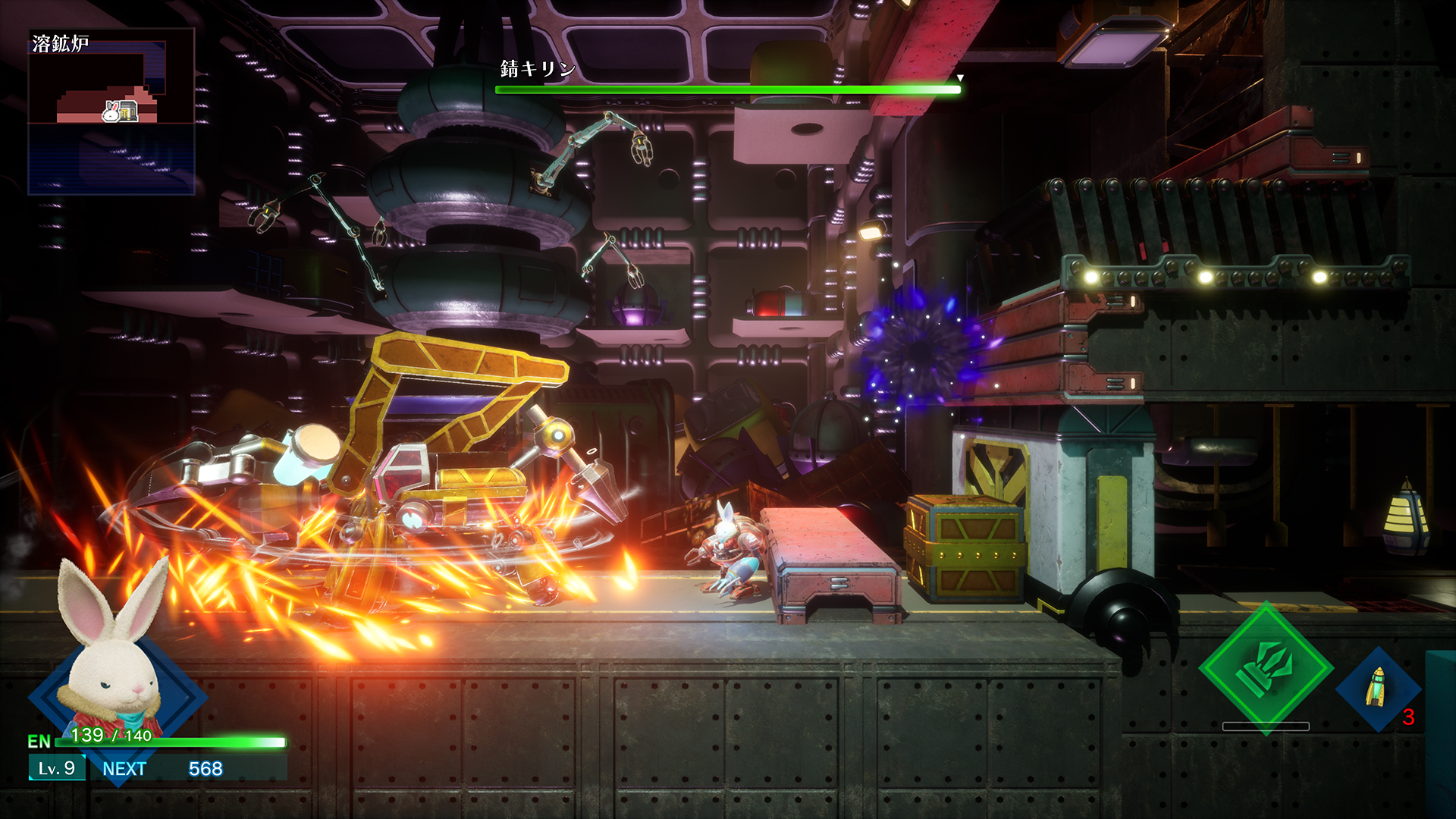This screenshot has width=1456, height=819.
Task: Select the green drill weapon icon
Action: (1265, 667)
